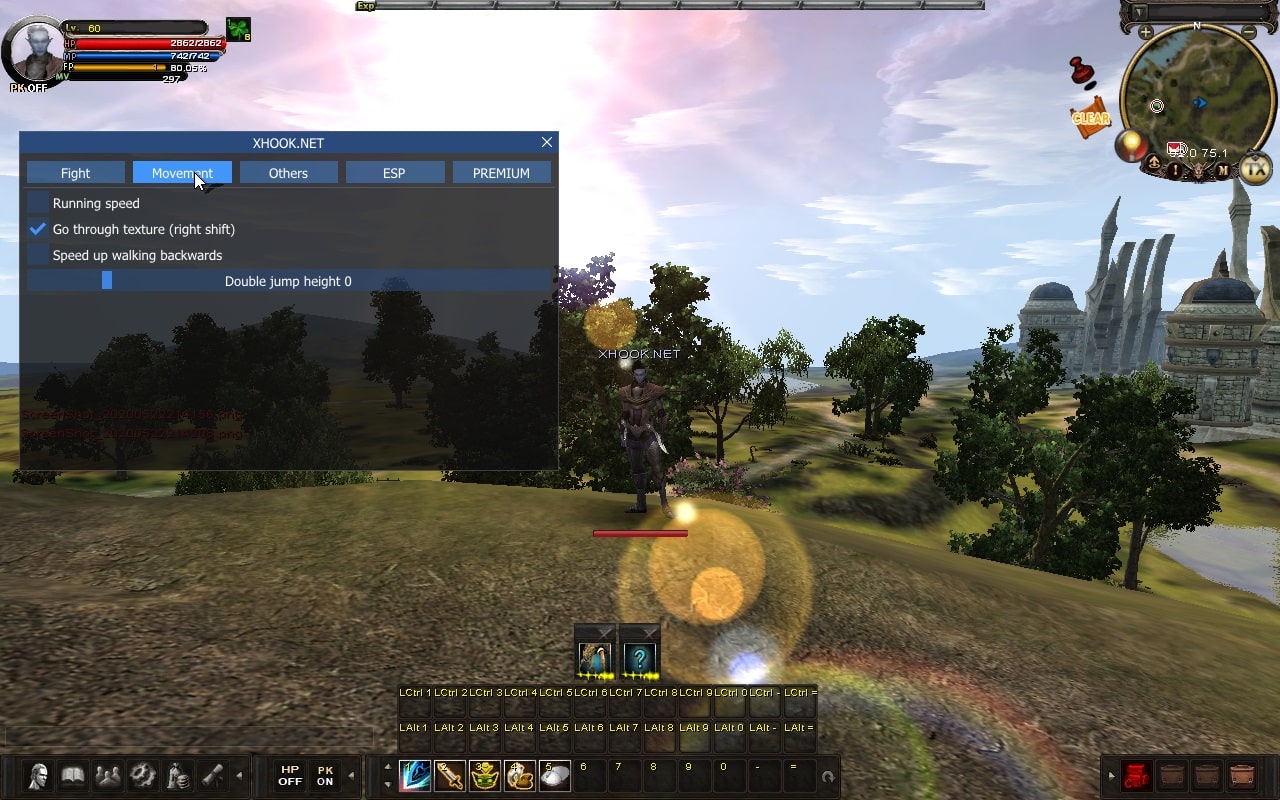This screenshot has height=800, width=1280.
Task: Enable the Running speed option
Action: coord(37,203)
